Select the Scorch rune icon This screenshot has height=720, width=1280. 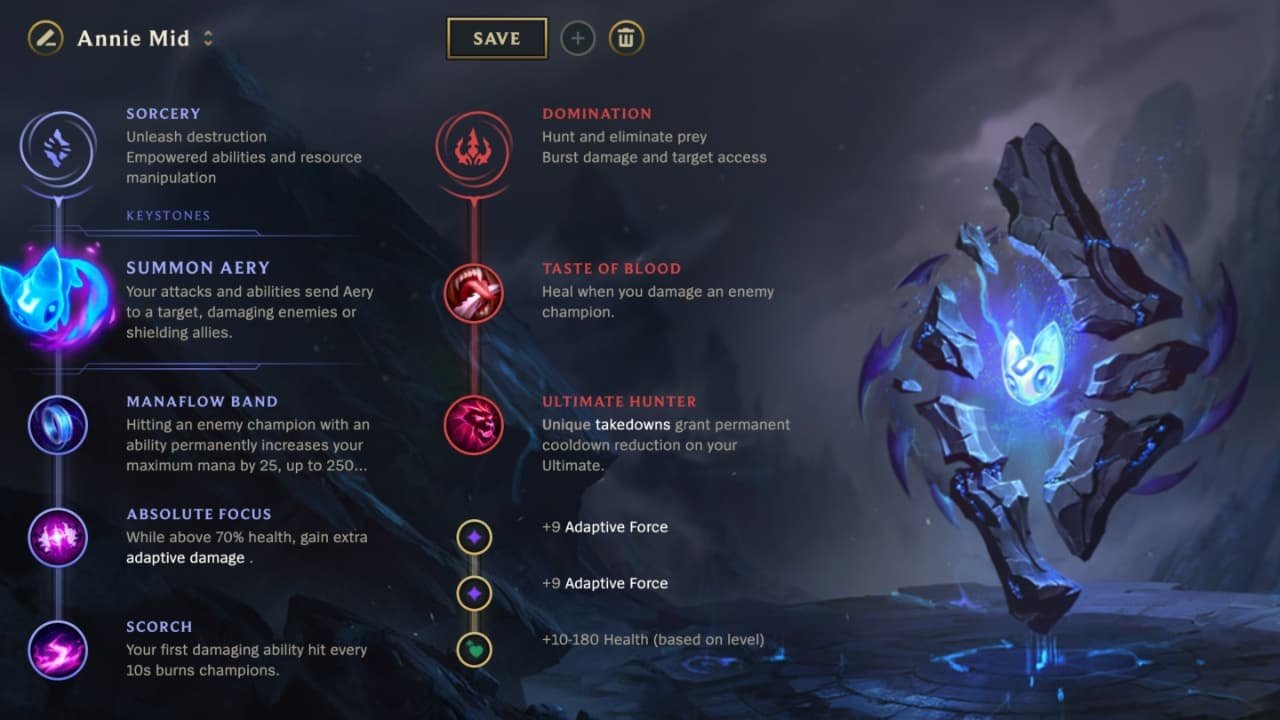pyautogui.click(x=57, y=650)
